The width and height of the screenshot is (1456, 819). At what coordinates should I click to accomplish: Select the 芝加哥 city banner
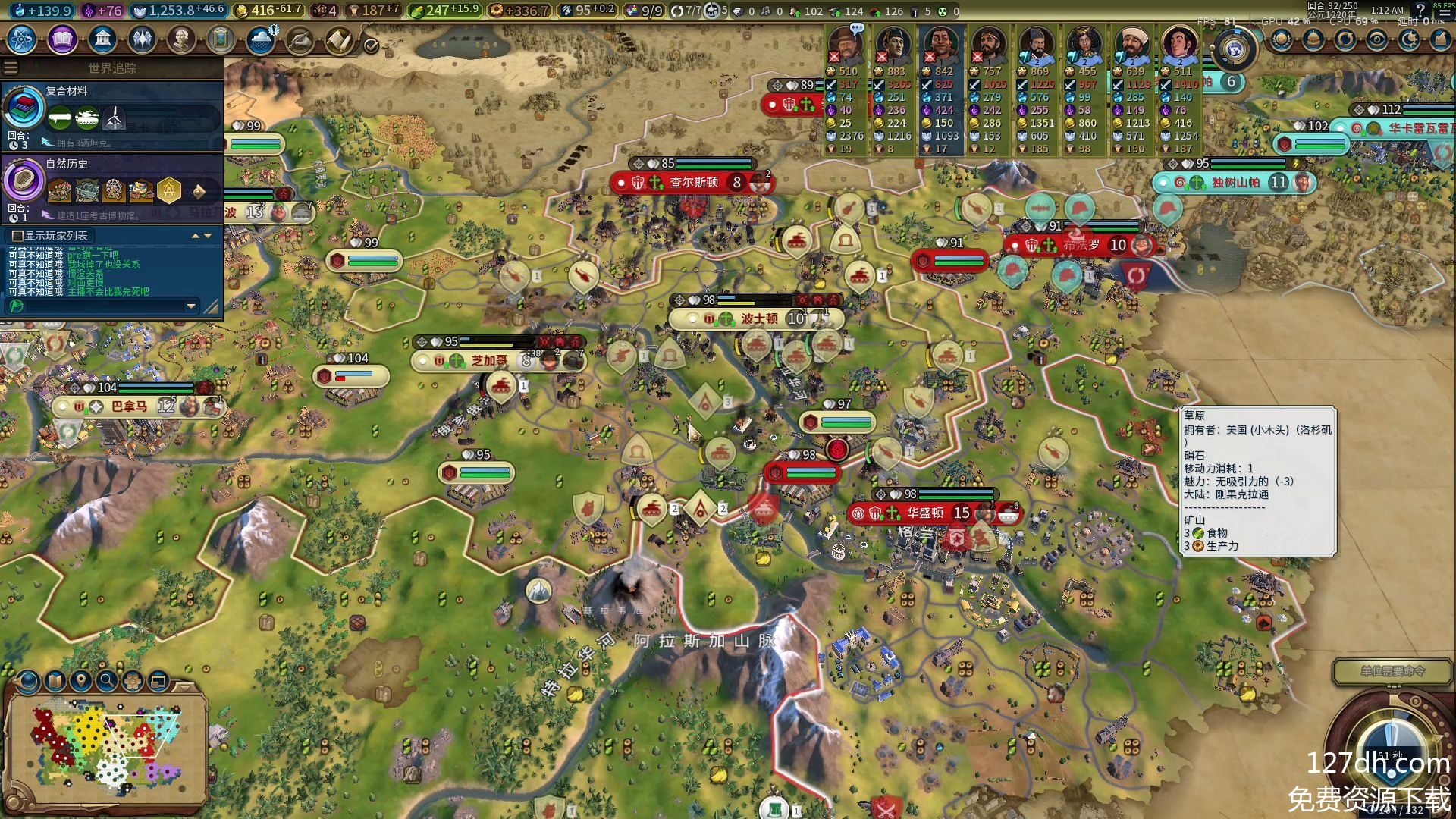coord(489,361)
